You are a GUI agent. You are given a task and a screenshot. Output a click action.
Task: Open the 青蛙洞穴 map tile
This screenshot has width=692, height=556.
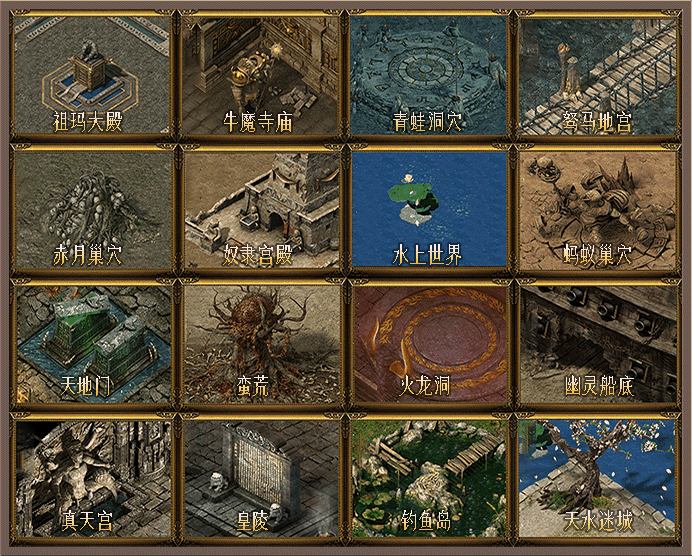point(427,74)
